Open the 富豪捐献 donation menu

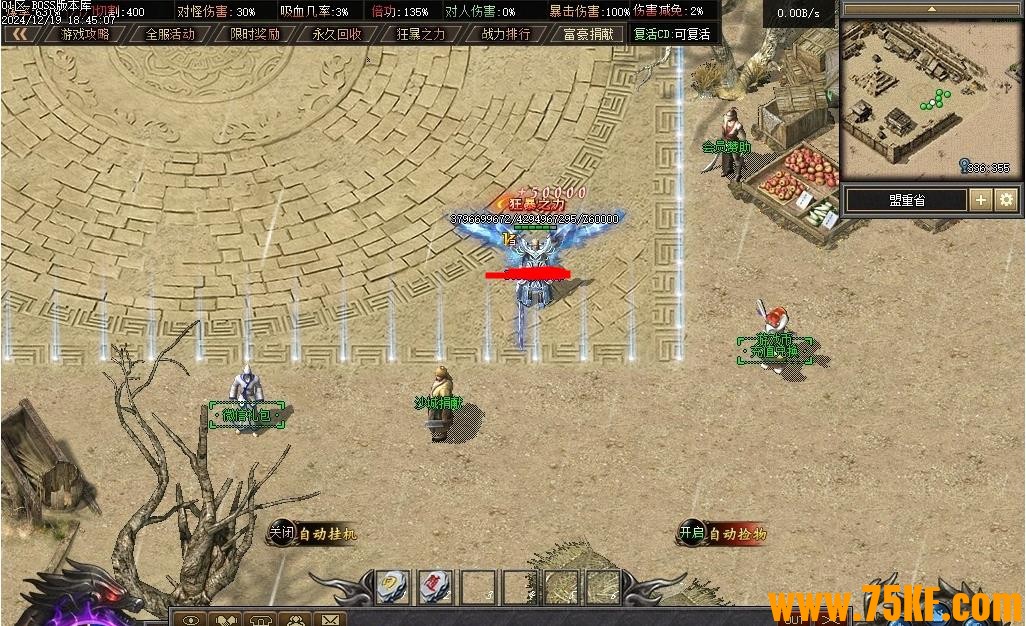point(589,34)
